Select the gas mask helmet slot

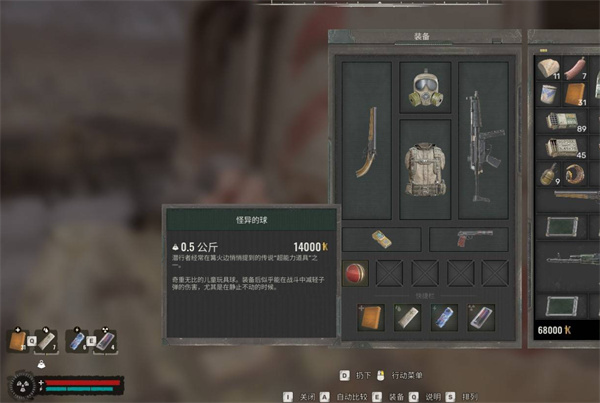(x=425, y=88)
